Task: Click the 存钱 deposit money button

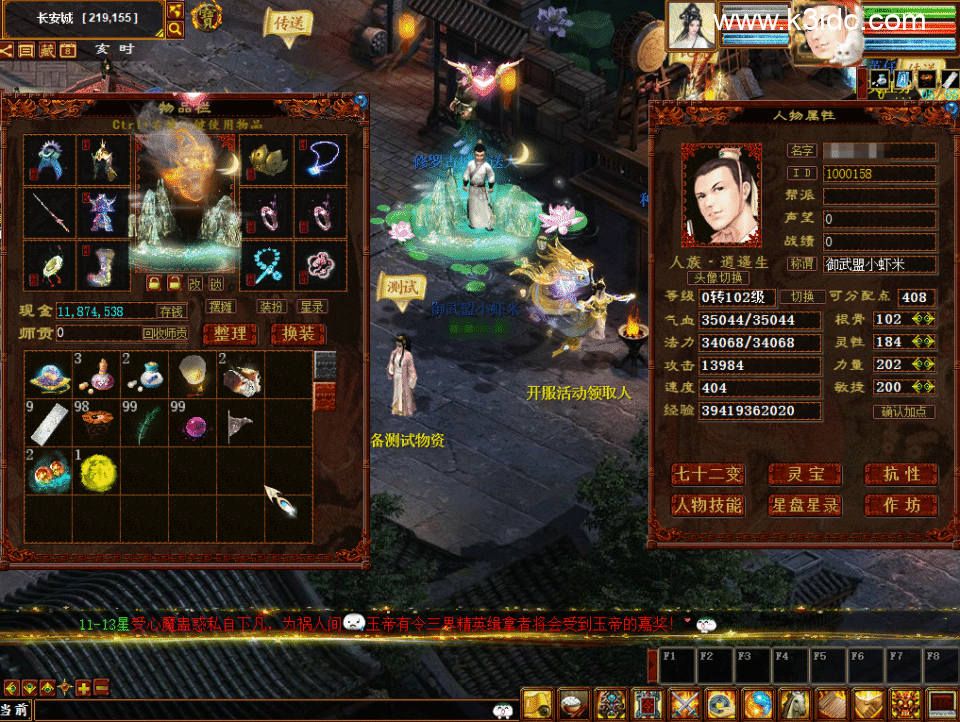Action: (173, 312)
